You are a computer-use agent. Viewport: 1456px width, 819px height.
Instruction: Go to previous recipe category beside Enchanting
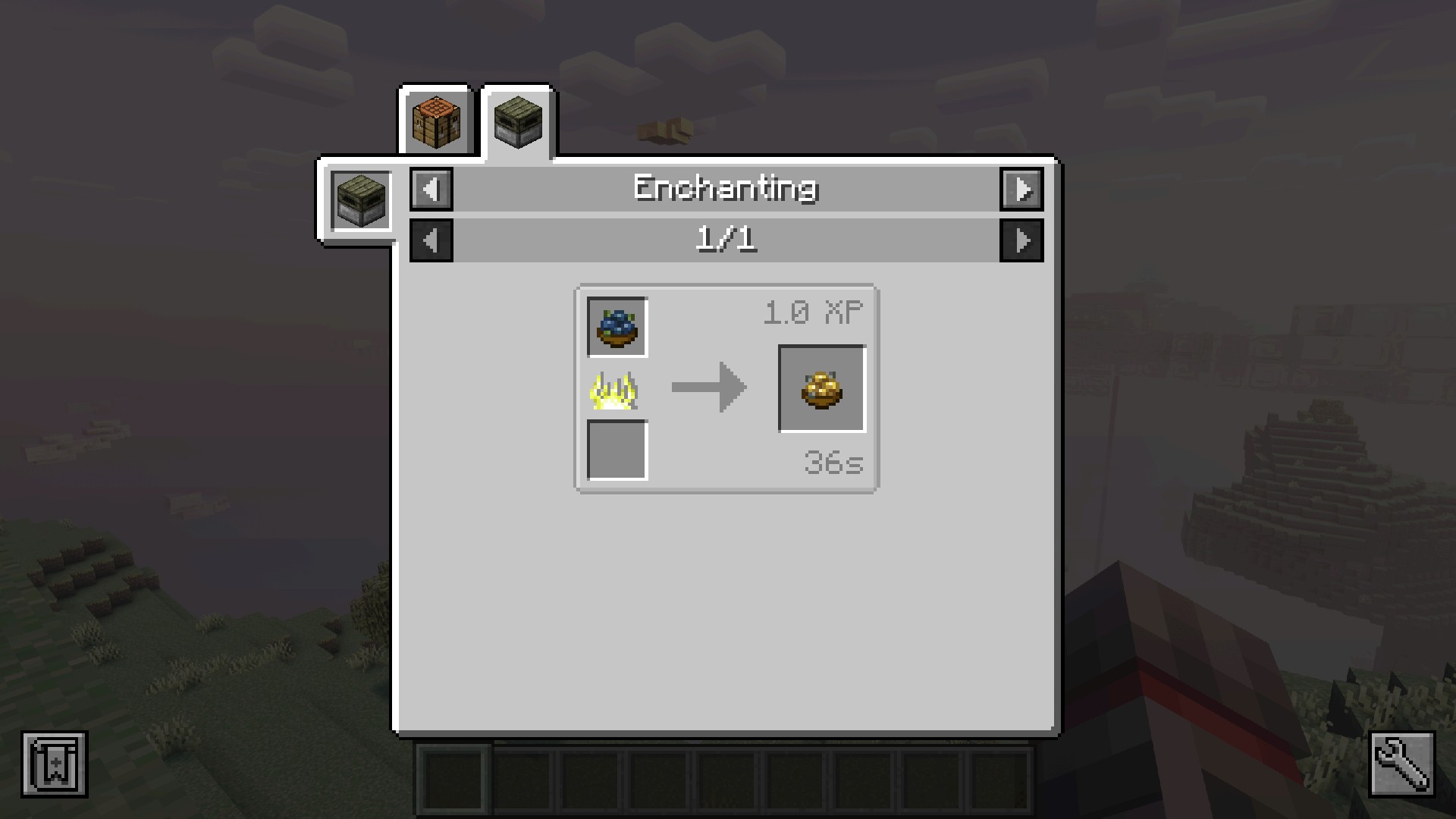431,189
